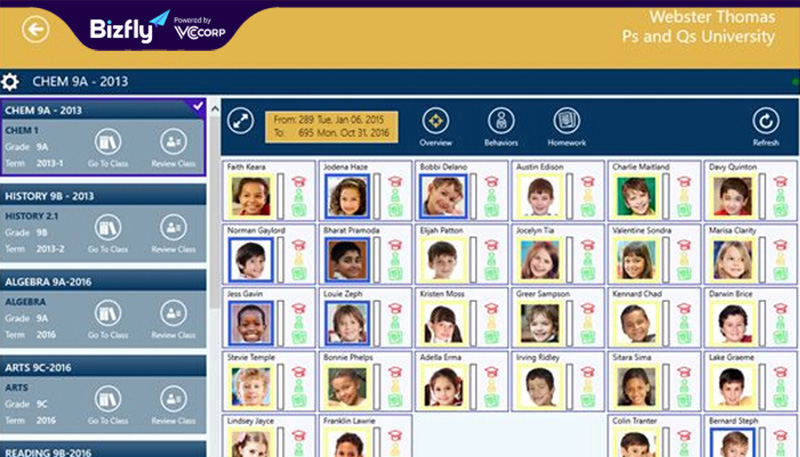Go back using the arrow button

37,30
